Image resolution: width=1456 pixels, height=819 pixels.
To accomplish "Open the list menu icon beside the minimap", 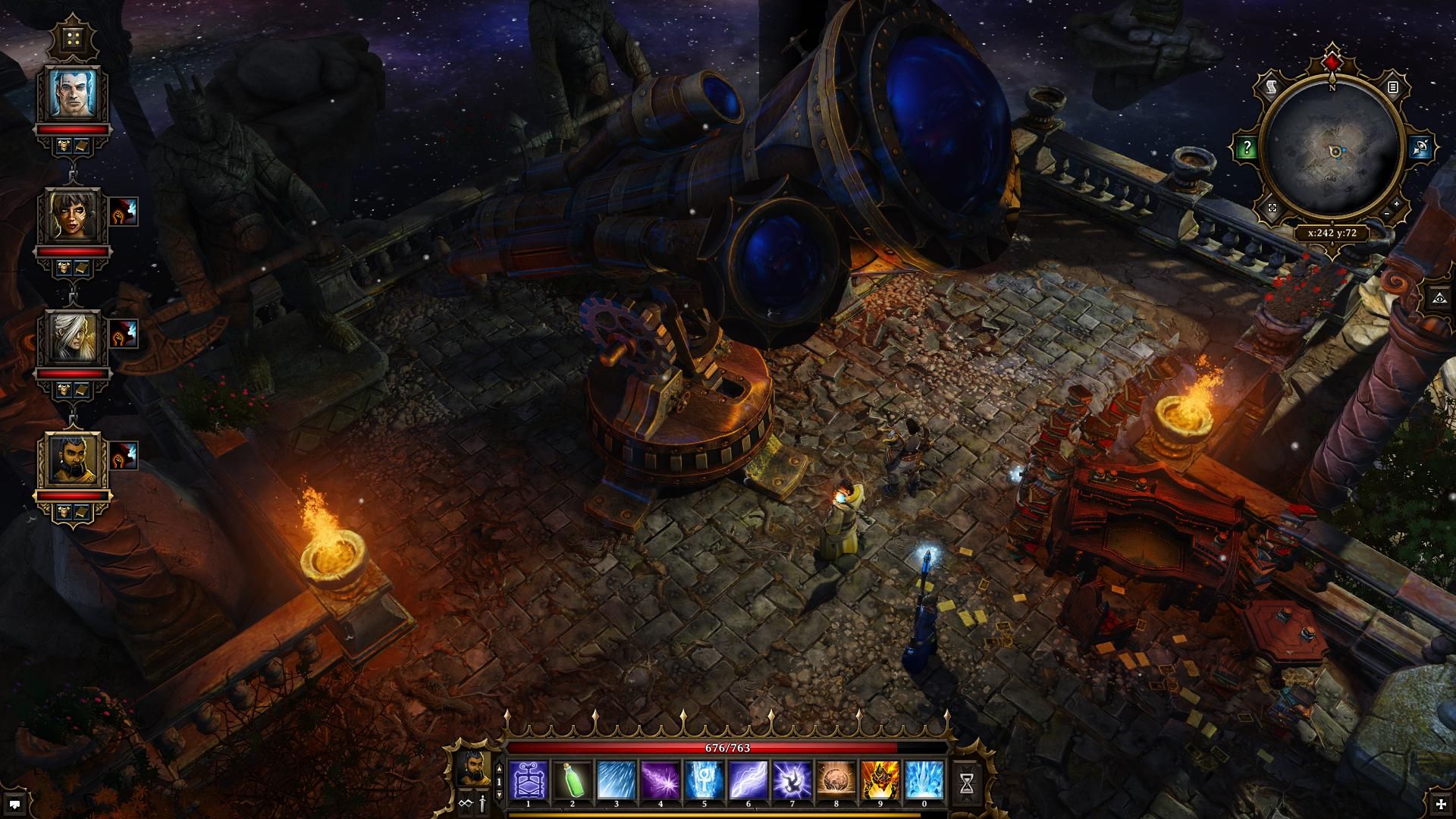I will 1393,88.
